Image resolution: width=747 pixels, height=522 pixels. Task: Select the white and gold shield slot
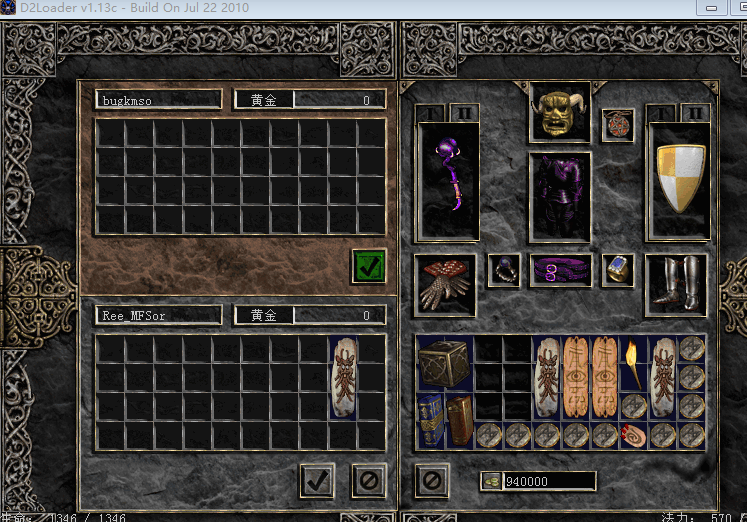pyautogui.click(x=680, y=180)
